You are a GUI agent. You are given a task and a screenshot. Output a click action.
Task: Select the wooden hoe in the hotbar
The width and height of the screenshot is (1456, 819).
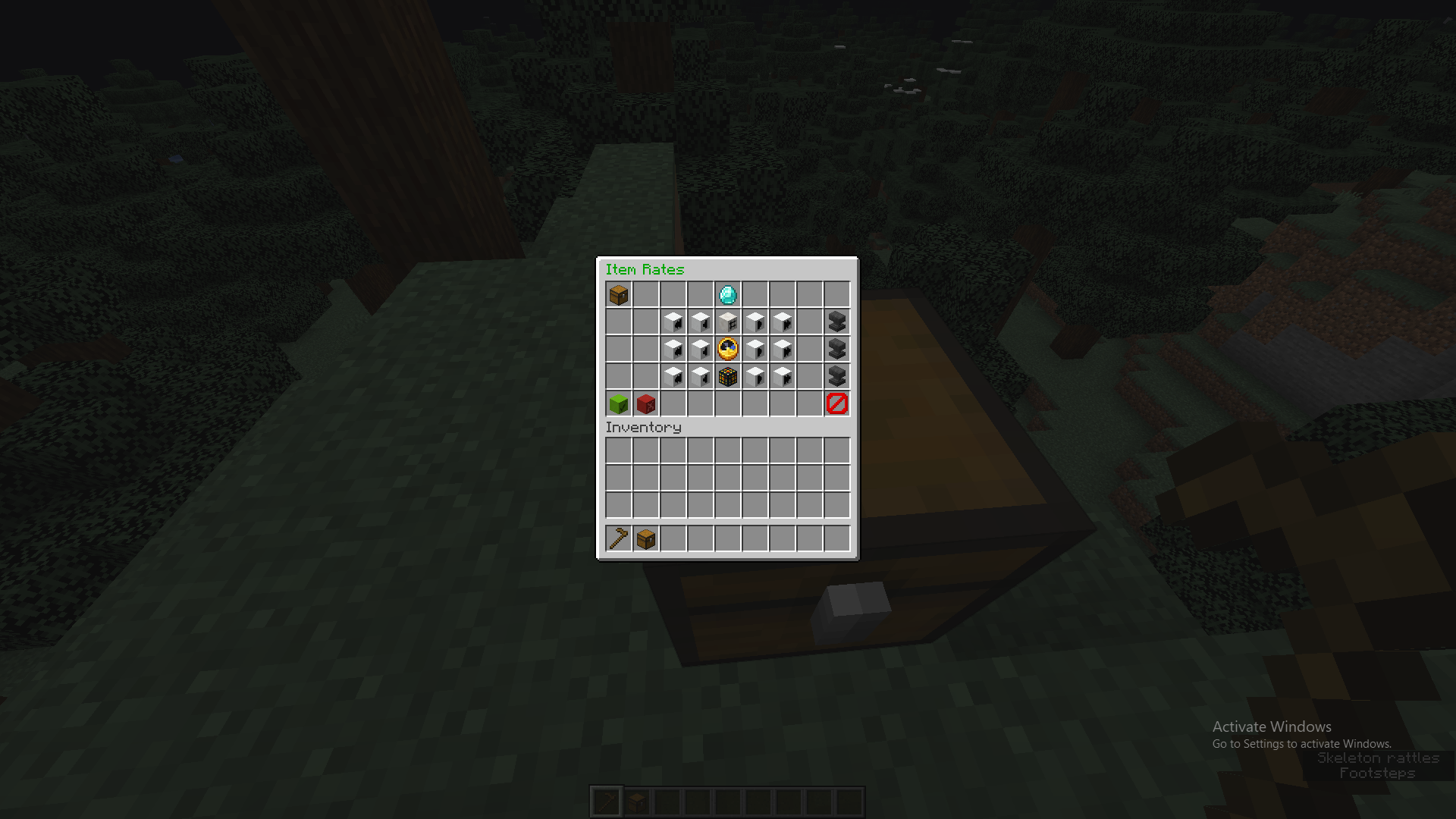[x=618, y=538]
